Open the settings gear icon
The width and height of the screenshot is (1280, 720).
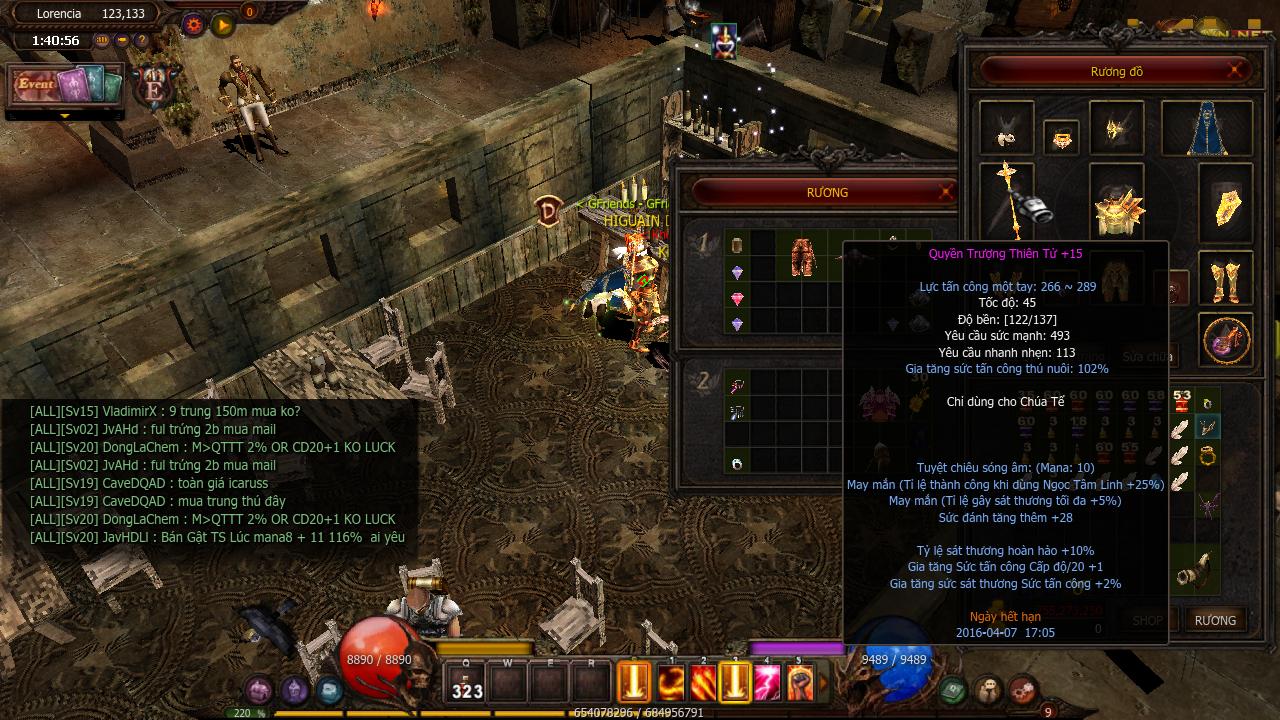point(193,23)
